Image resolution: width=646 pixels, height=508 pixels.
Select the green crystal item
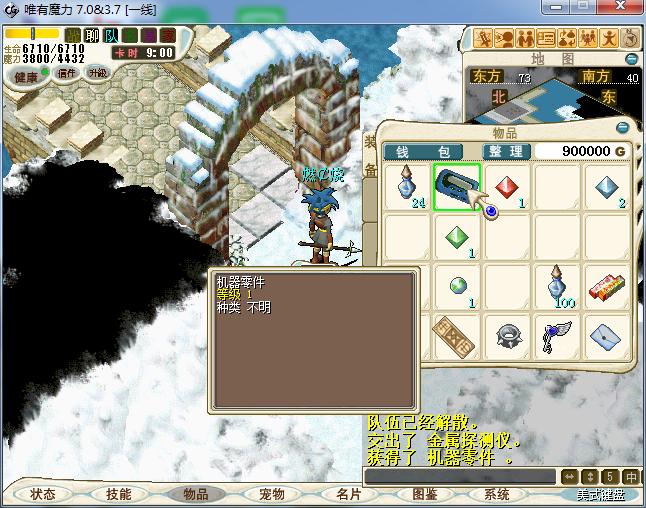tap(457, 237)
